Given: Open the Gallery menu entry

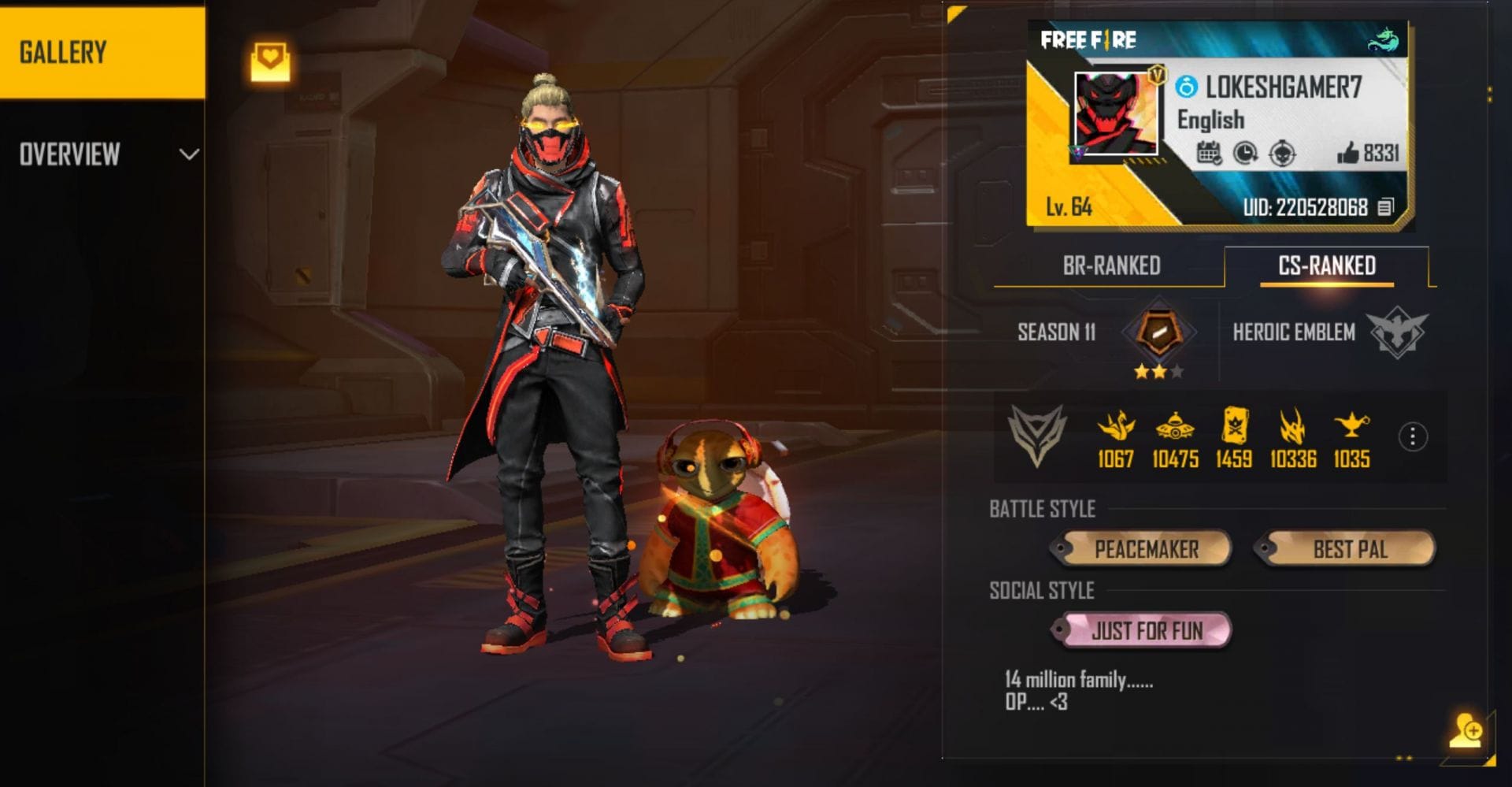Looking at the screenshot, I should pos(102,53).
